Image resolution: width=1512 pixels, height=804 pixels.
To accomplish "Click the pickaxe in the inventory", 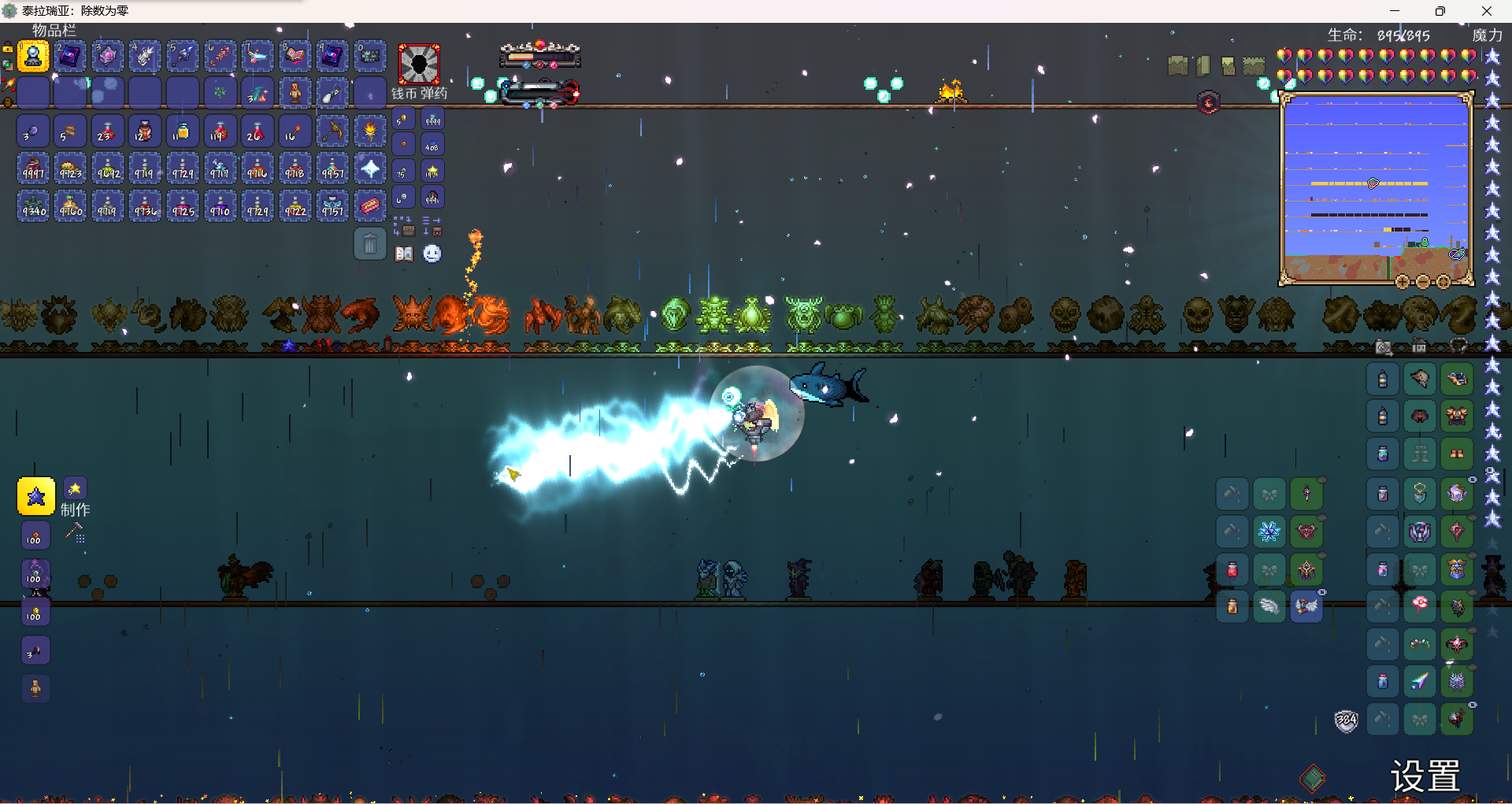I will pos(332,131).
